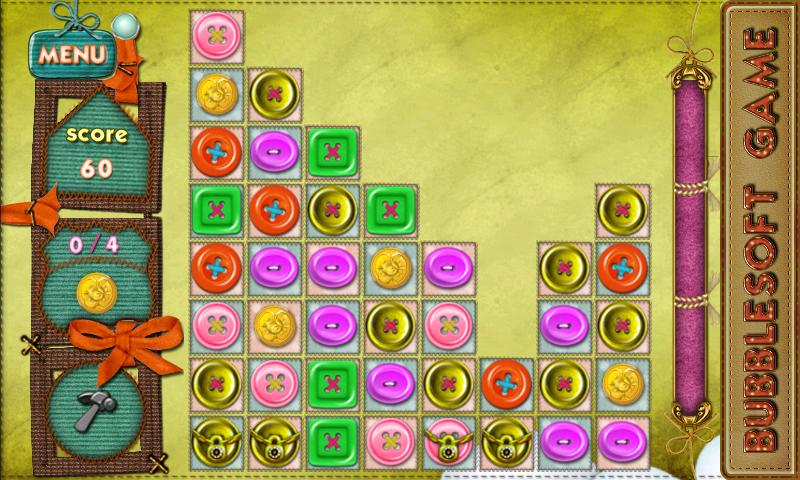Choose the orange button above the padlocked gold tile

click(x=507, y=383)
